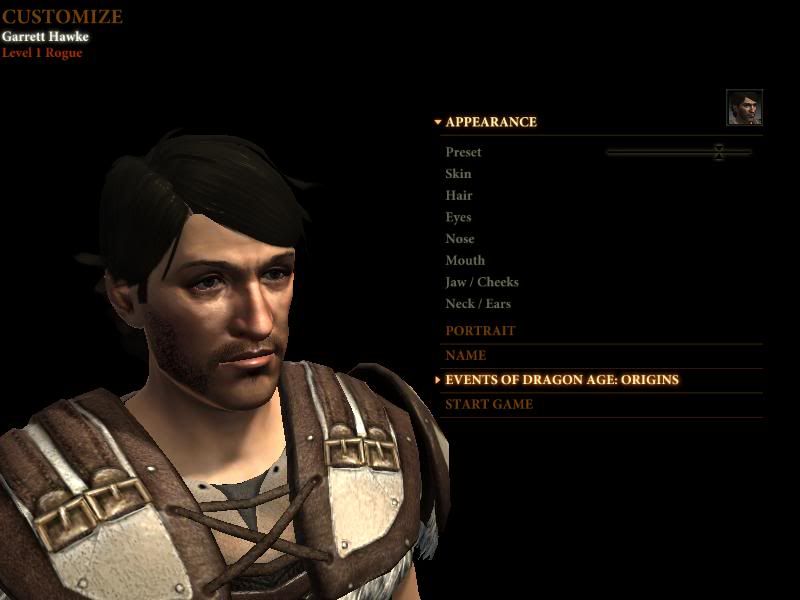The width and height of the screenshot is (800, 600).
Task: Open the Skin options
Action: coord(458,174)
